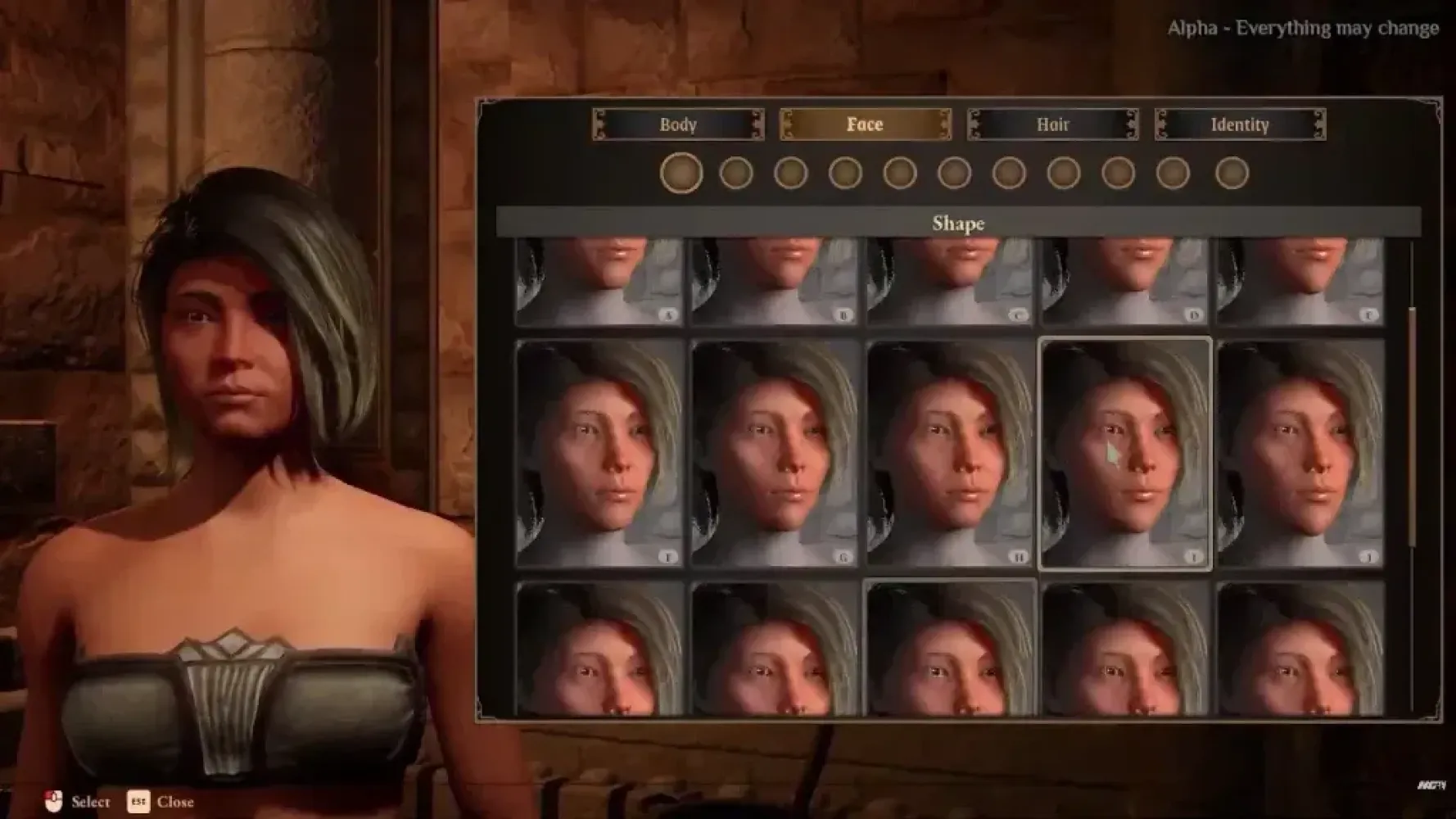The image size is (1456, 819).
Task: Go to the Identity tab
Action: [x=1240, y=124]
